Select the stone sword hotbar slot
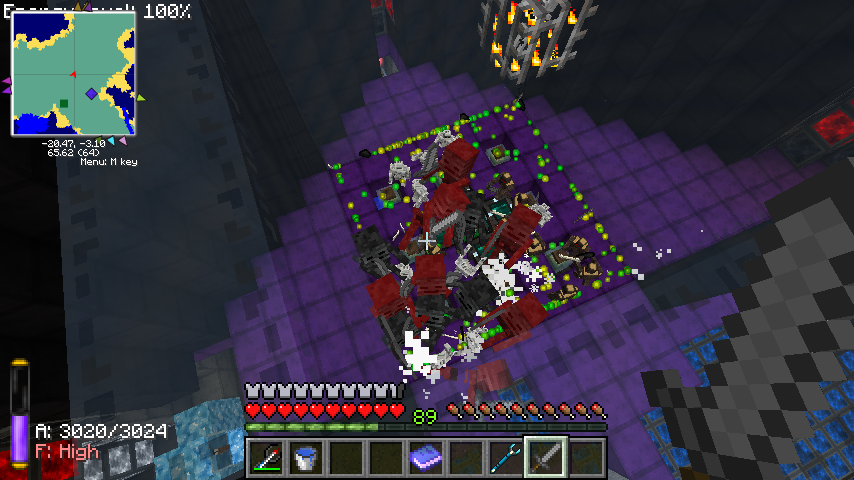 (x=546, y=458)
